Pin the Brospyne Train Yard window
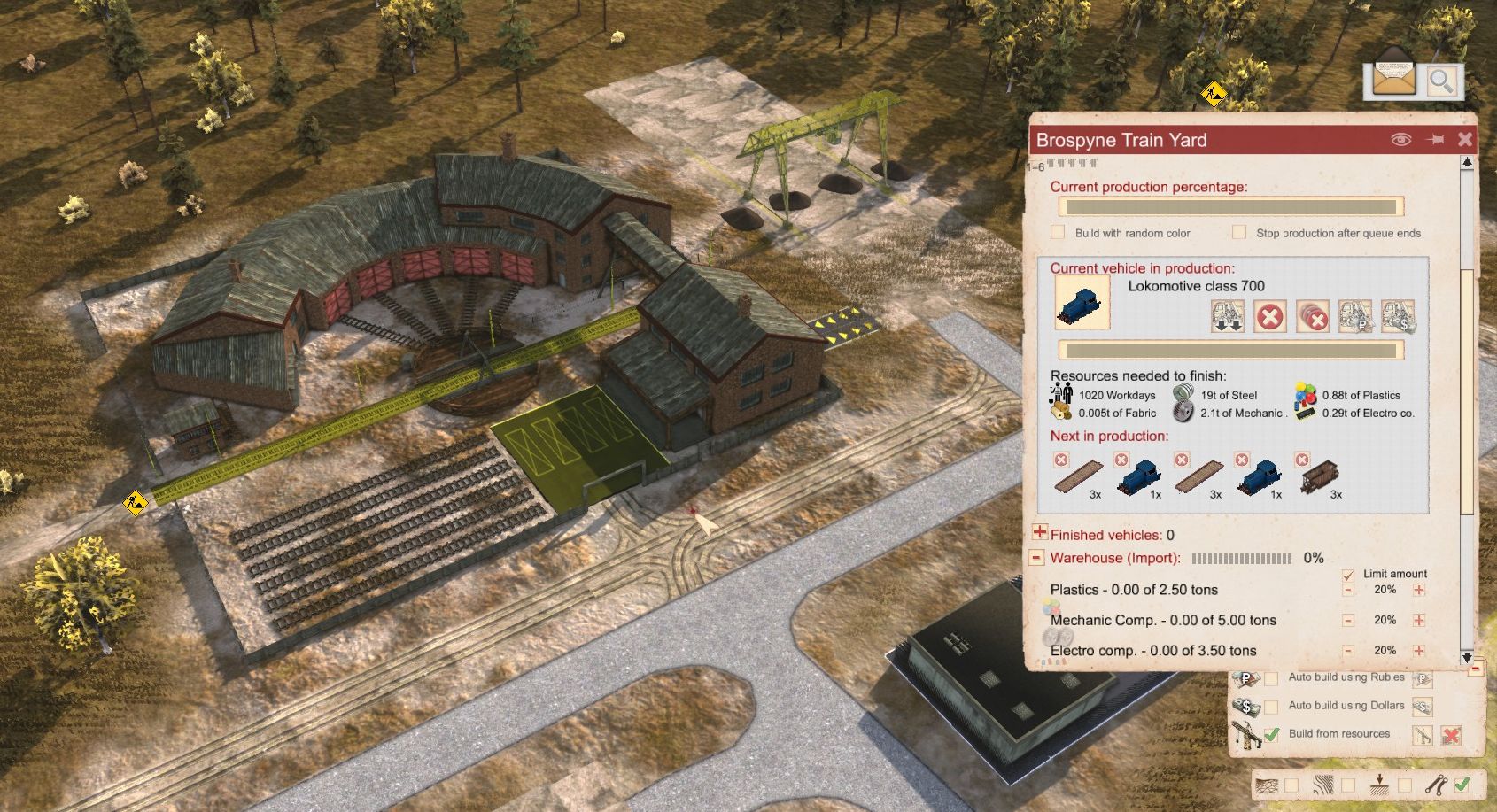The width and height of the screenshot is (1497, 812). pyautogui.click(x=1435, y=139)
